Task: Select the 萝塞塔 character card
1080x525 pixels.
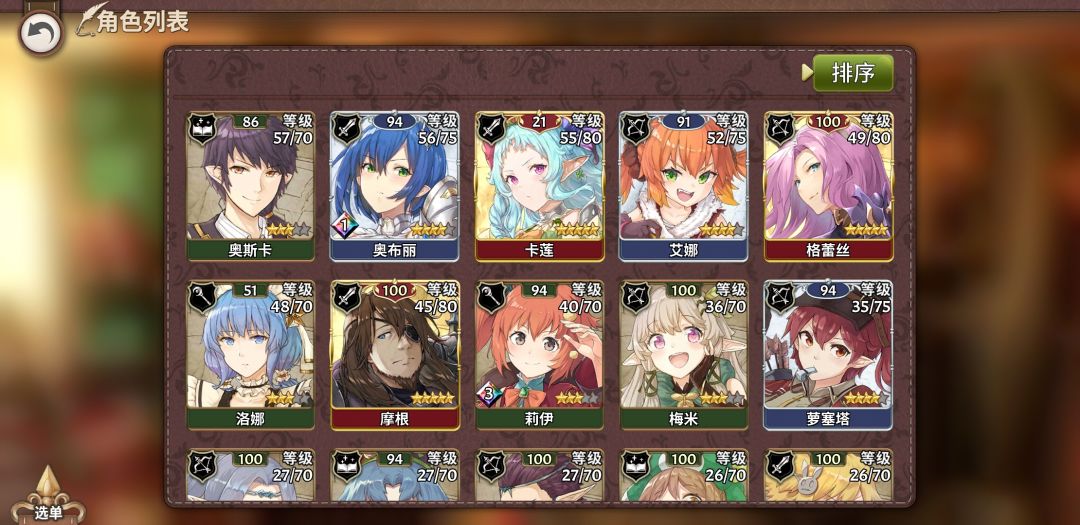Action: [828, 355]
